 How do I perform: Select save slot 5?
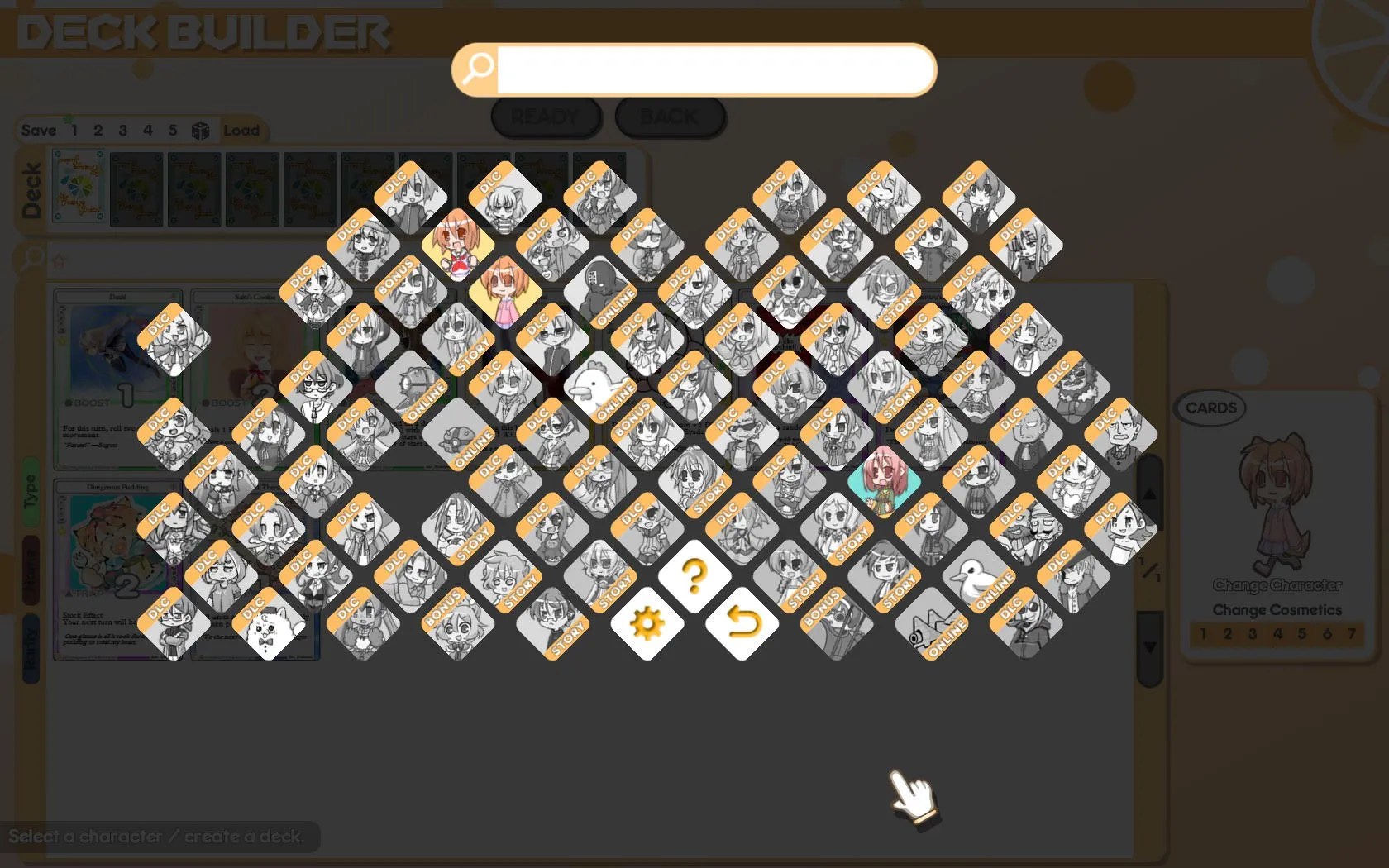coord(173,130)
